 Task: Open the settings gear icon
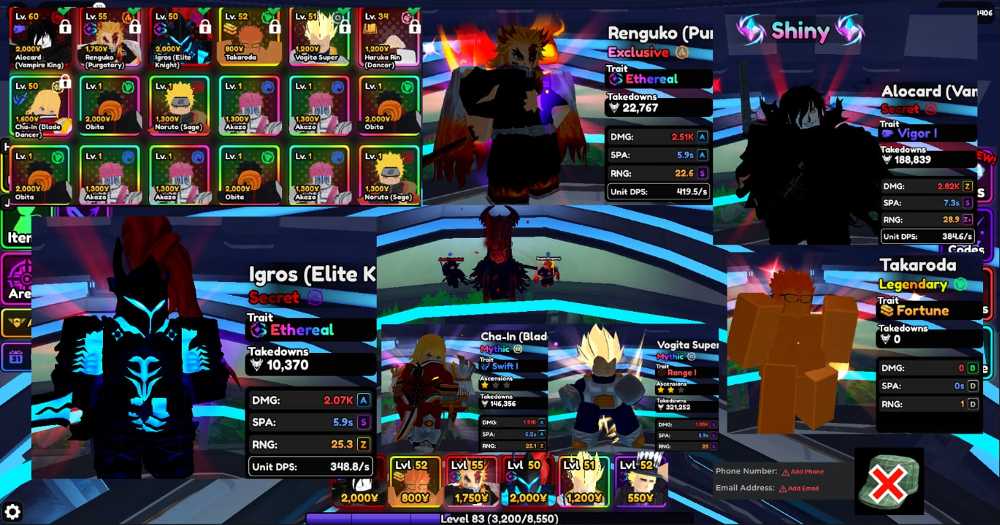pyautogui.click(x=13, y=512)
